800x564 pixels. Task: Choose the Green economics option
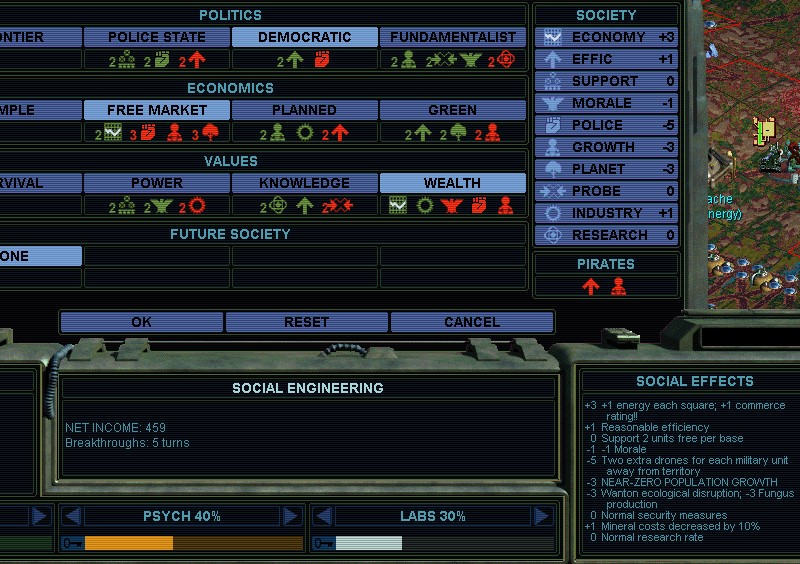coord(453,110)
